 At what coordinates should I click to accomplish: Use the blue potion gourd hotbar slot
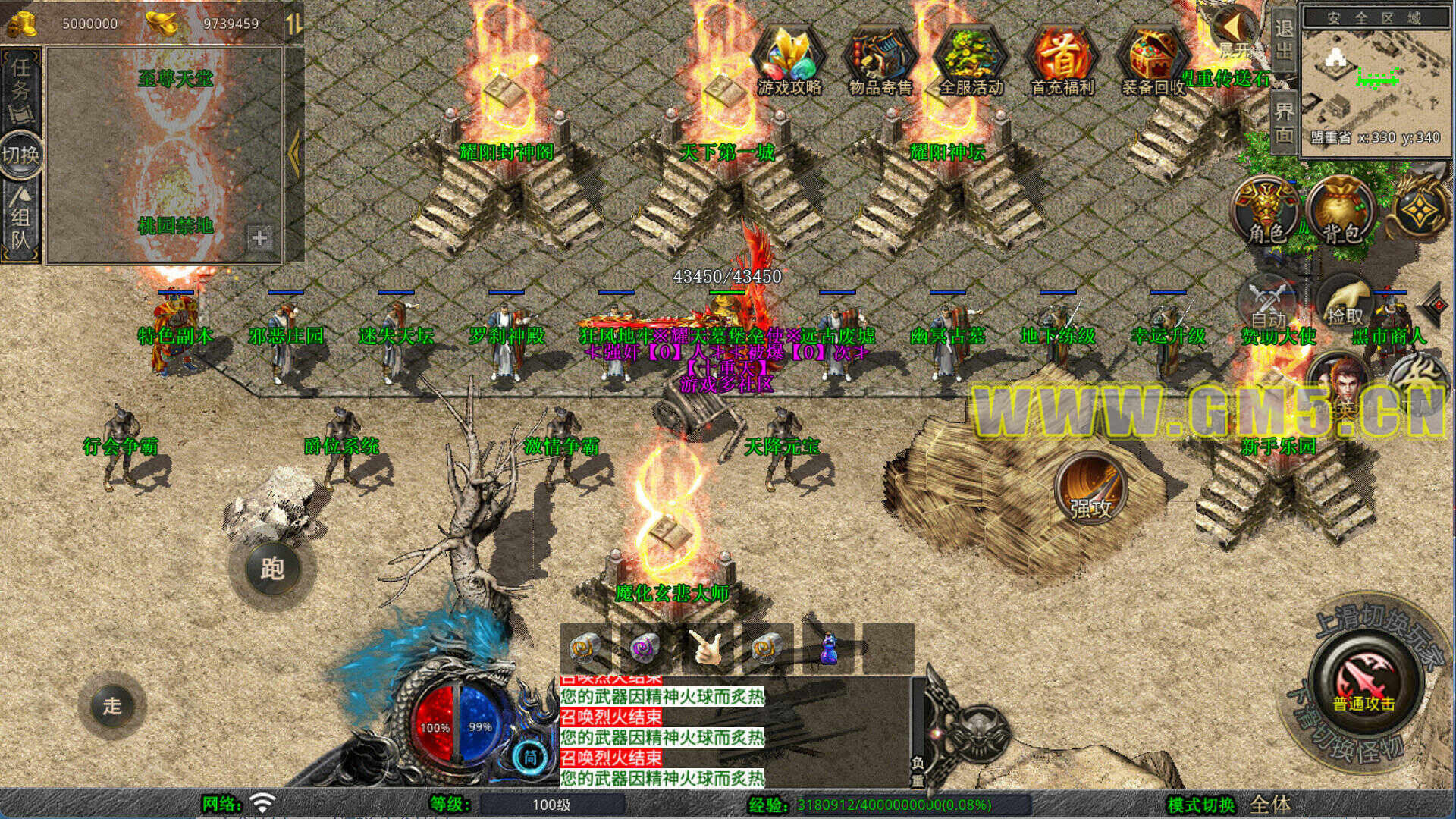point(828,648)
